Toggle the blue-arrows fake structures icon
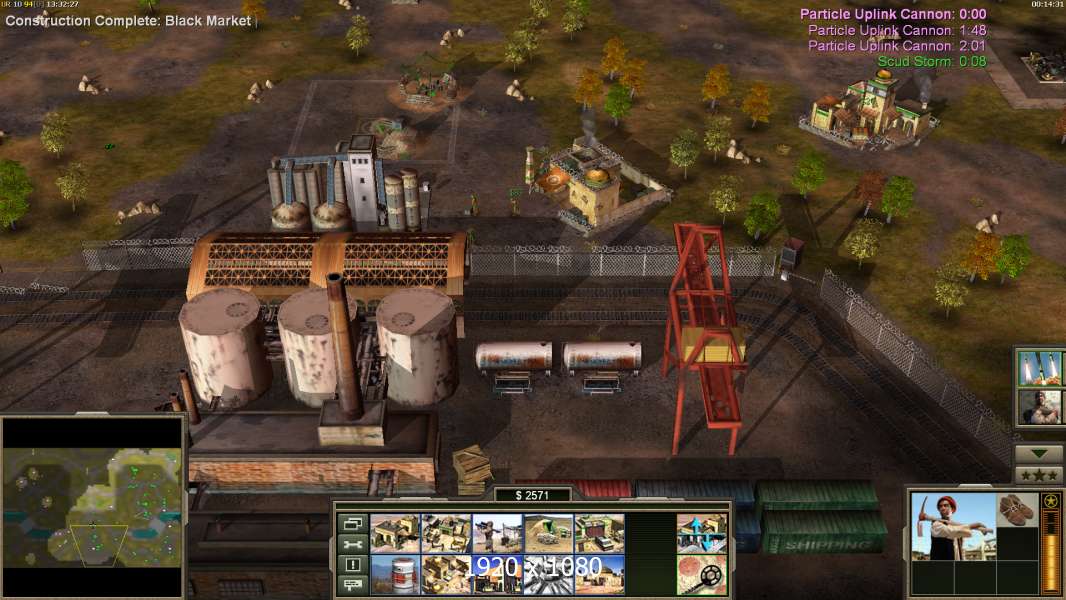The height and width of the screenshot is (600, 1066). (x=701, y=534)
